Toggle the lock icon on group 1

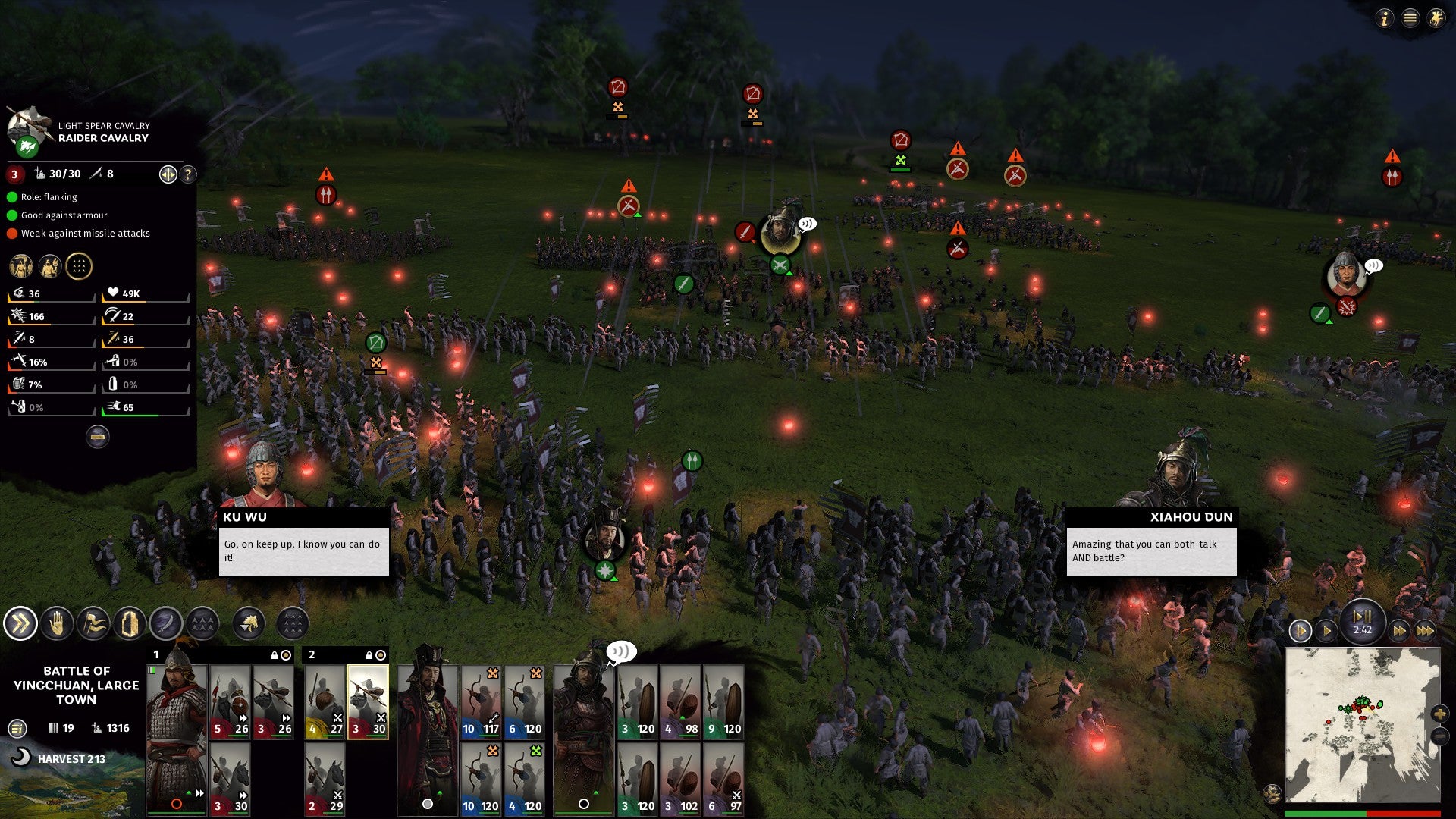click(273, 654)
